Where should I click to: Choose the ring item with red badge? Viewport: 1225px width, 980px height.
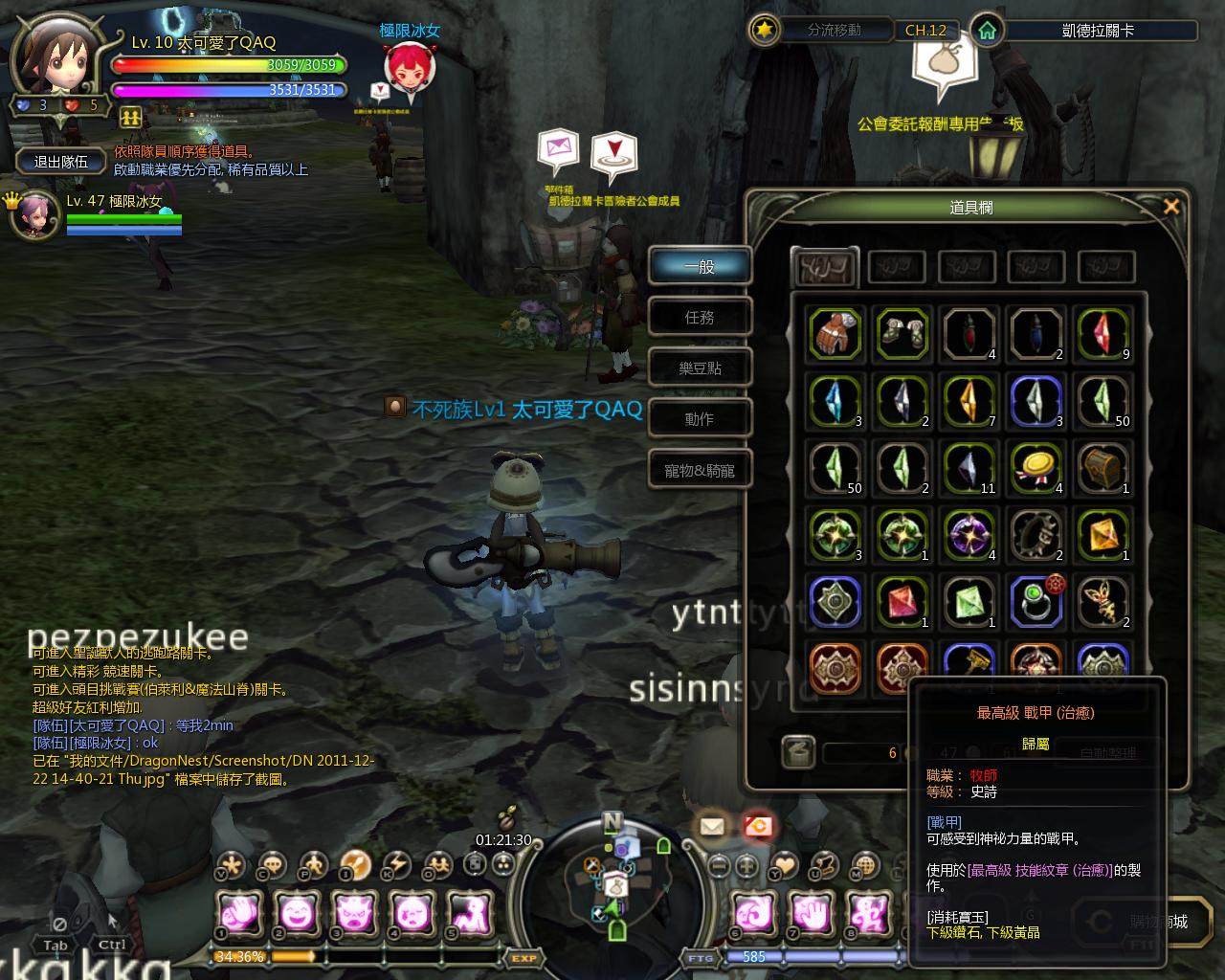tap(1036, 602)
